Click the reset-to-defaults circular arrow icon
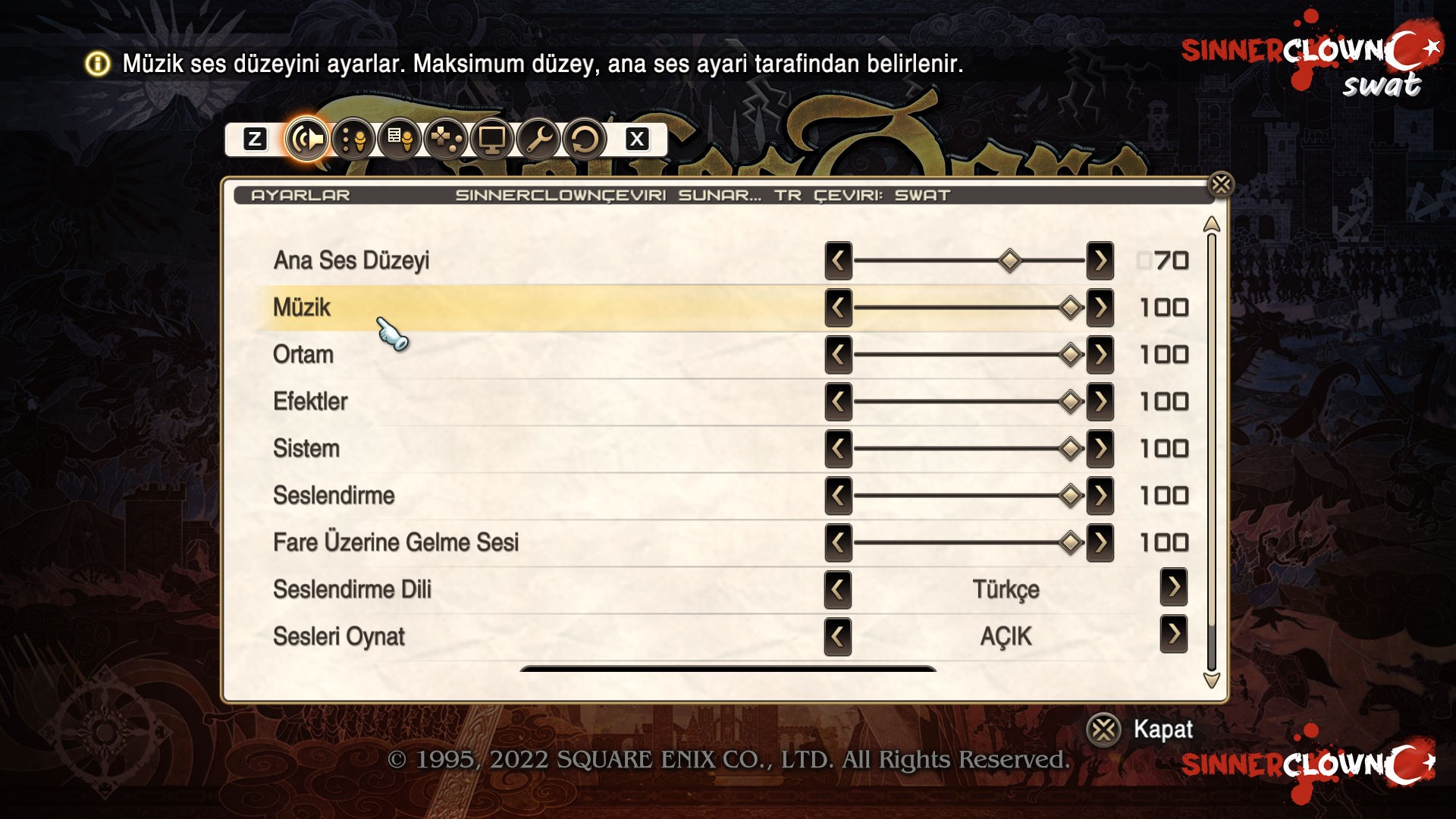Image resolution: width=1456 pixels, height=819 pixels. [585, 139]
